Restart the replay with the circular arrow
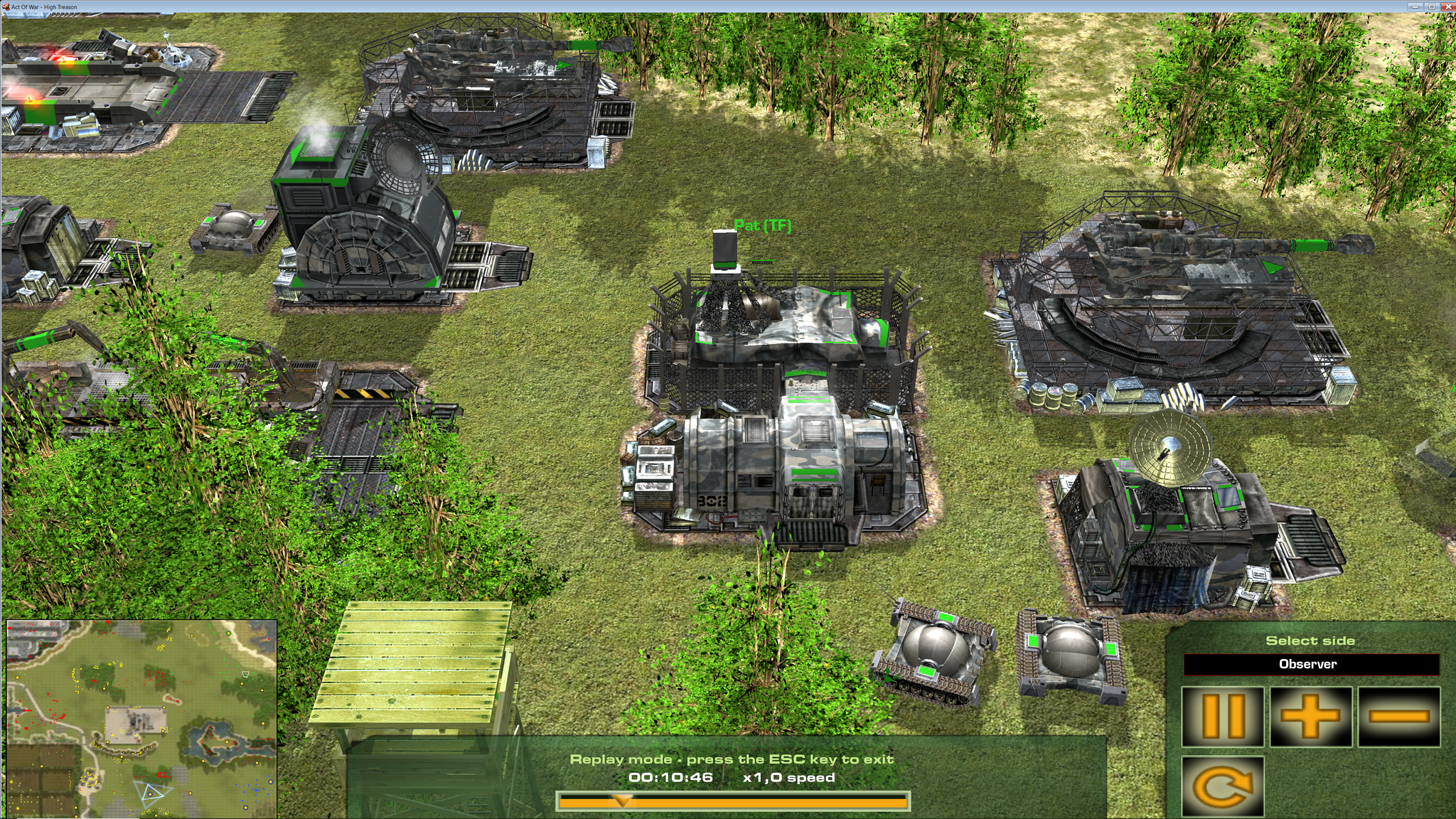 (x=1222, y=786)
